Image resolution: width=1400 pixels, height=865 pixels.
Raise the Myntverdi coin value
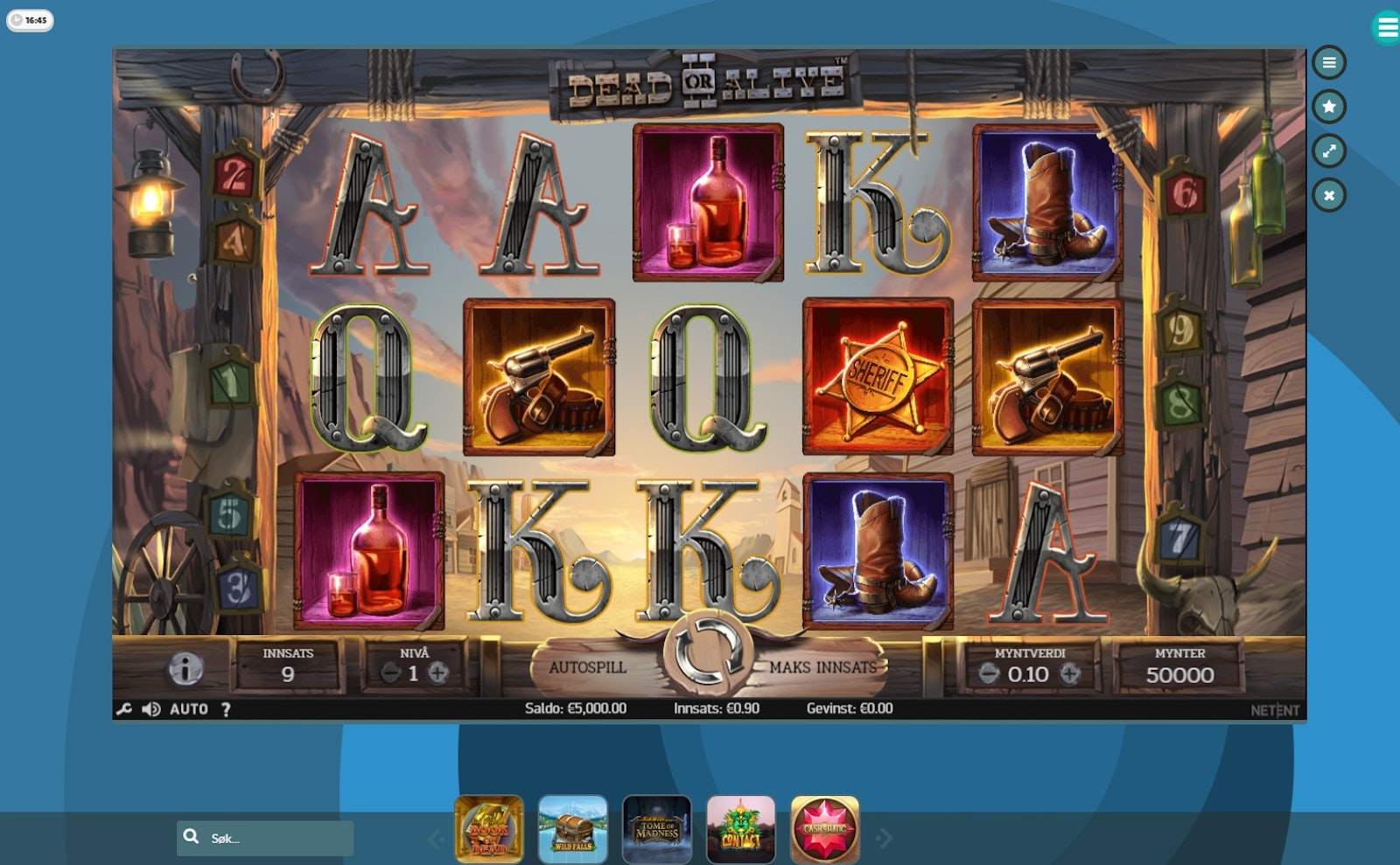point(1070,673)
